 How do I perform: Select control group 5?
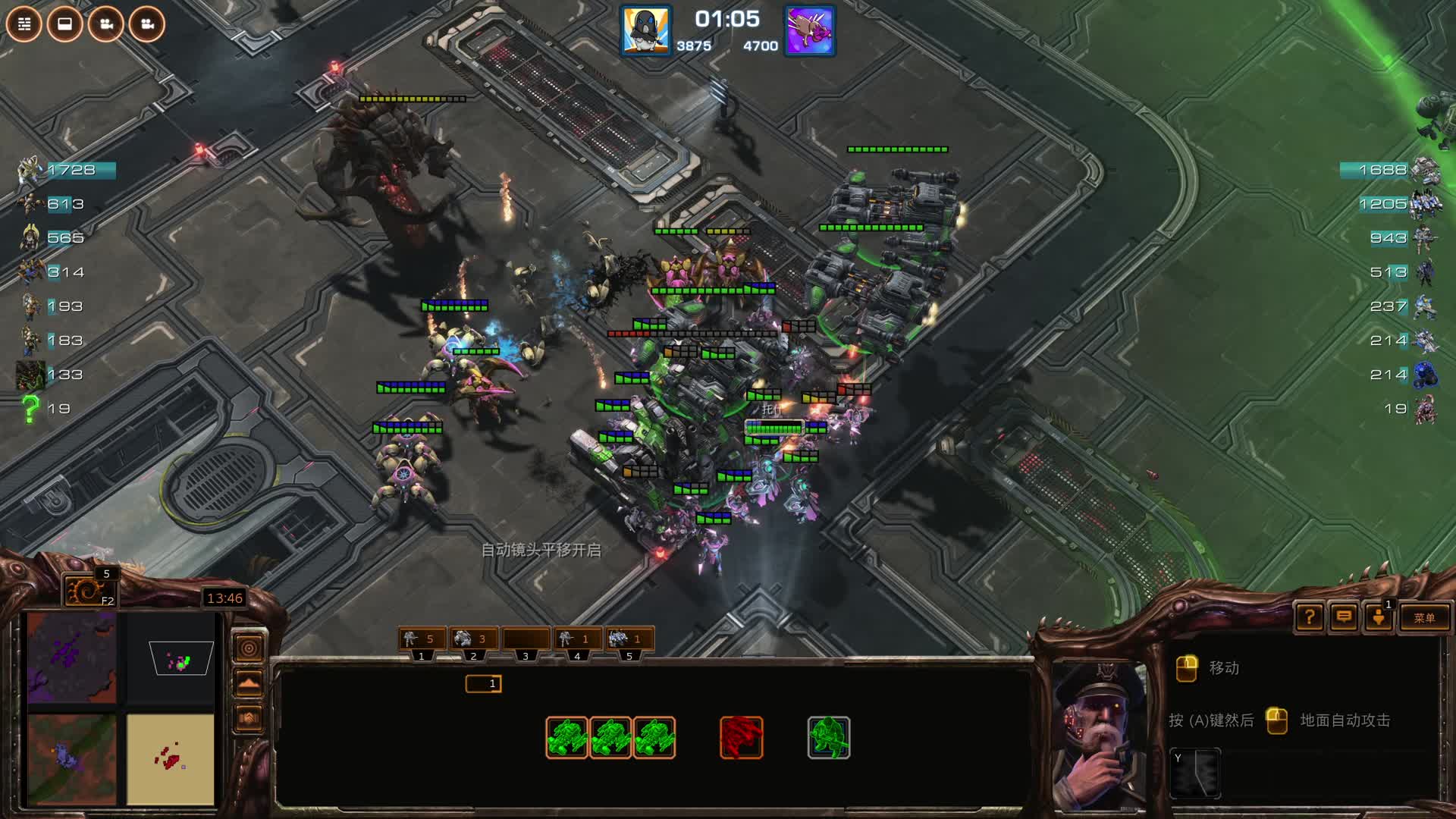click(629, 639)
